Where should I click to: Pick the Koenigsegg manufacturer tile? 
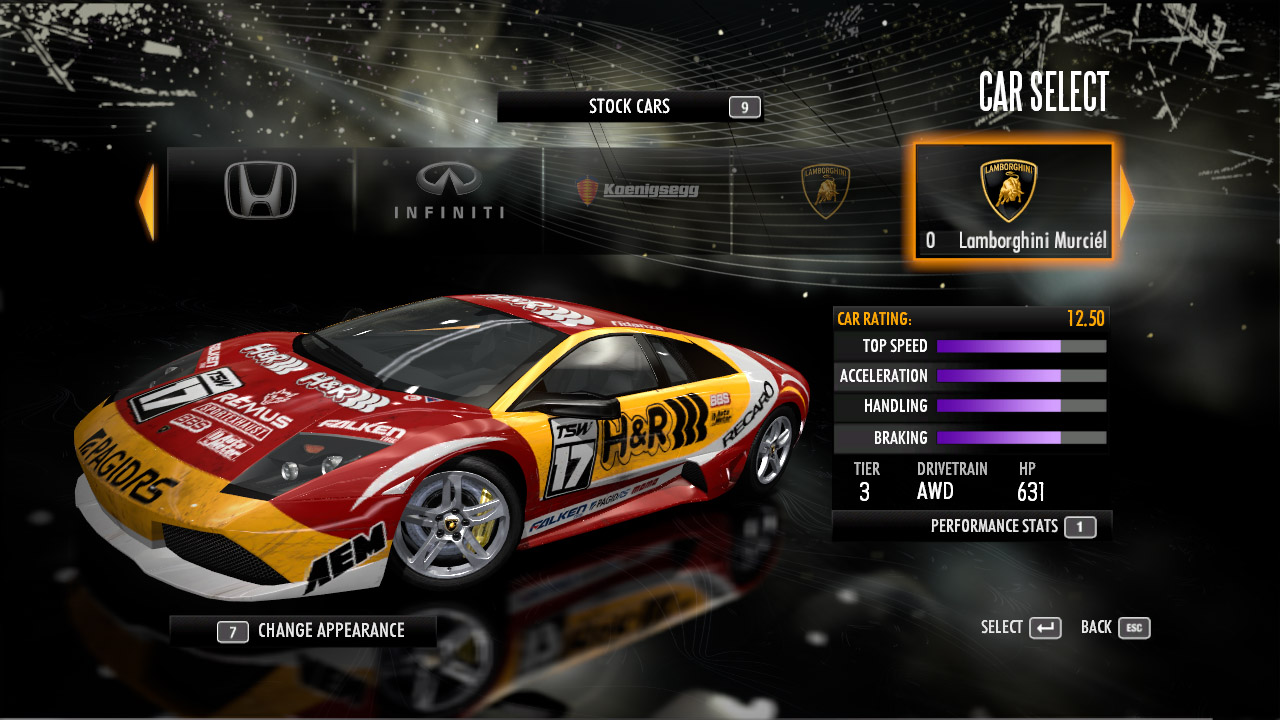tap(637, 191)
